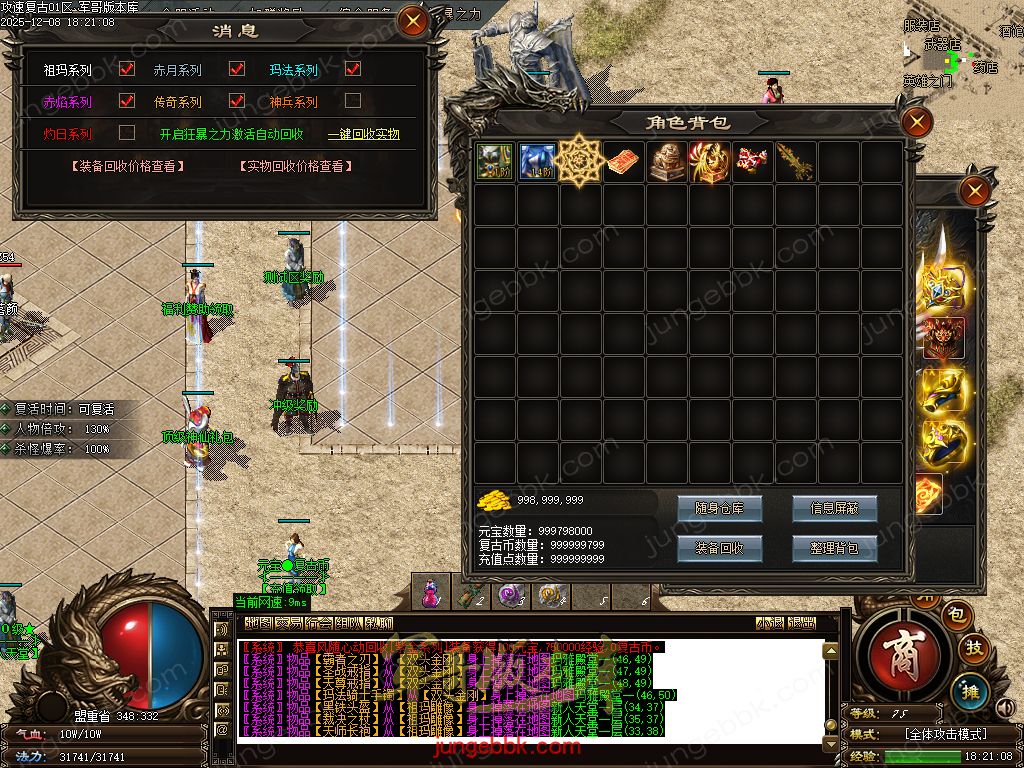Screen dimensions: 1024x768
Task: Click the 一键回收实物 link
Action: [364, 134]
